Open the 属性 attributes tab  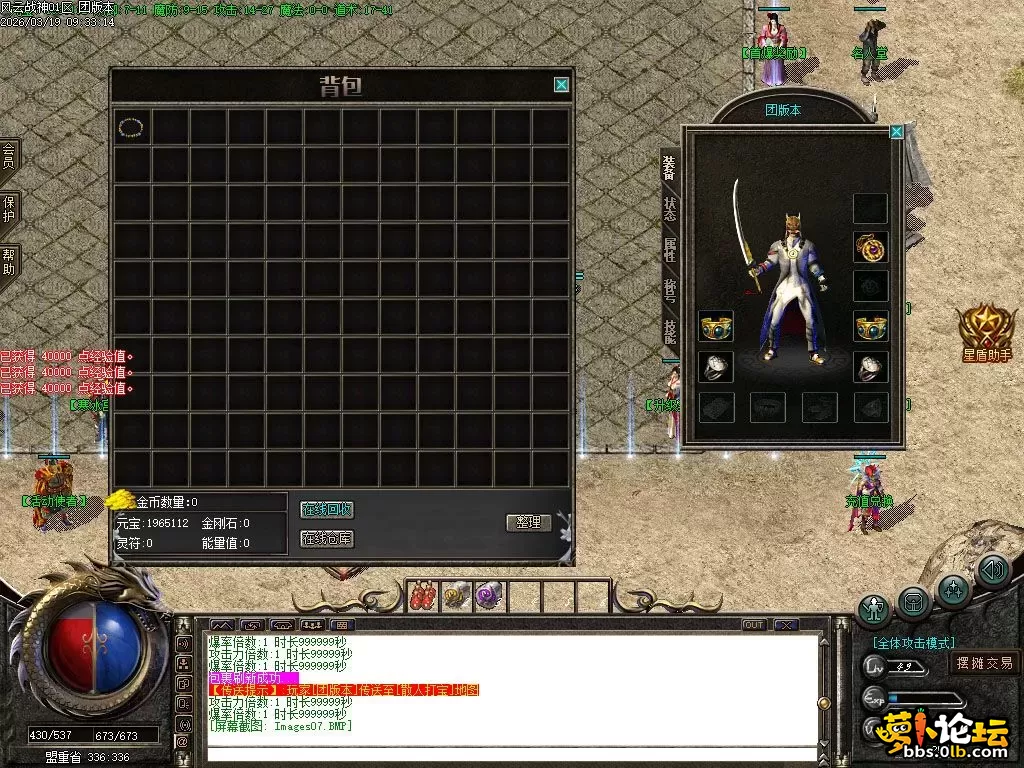669,250
